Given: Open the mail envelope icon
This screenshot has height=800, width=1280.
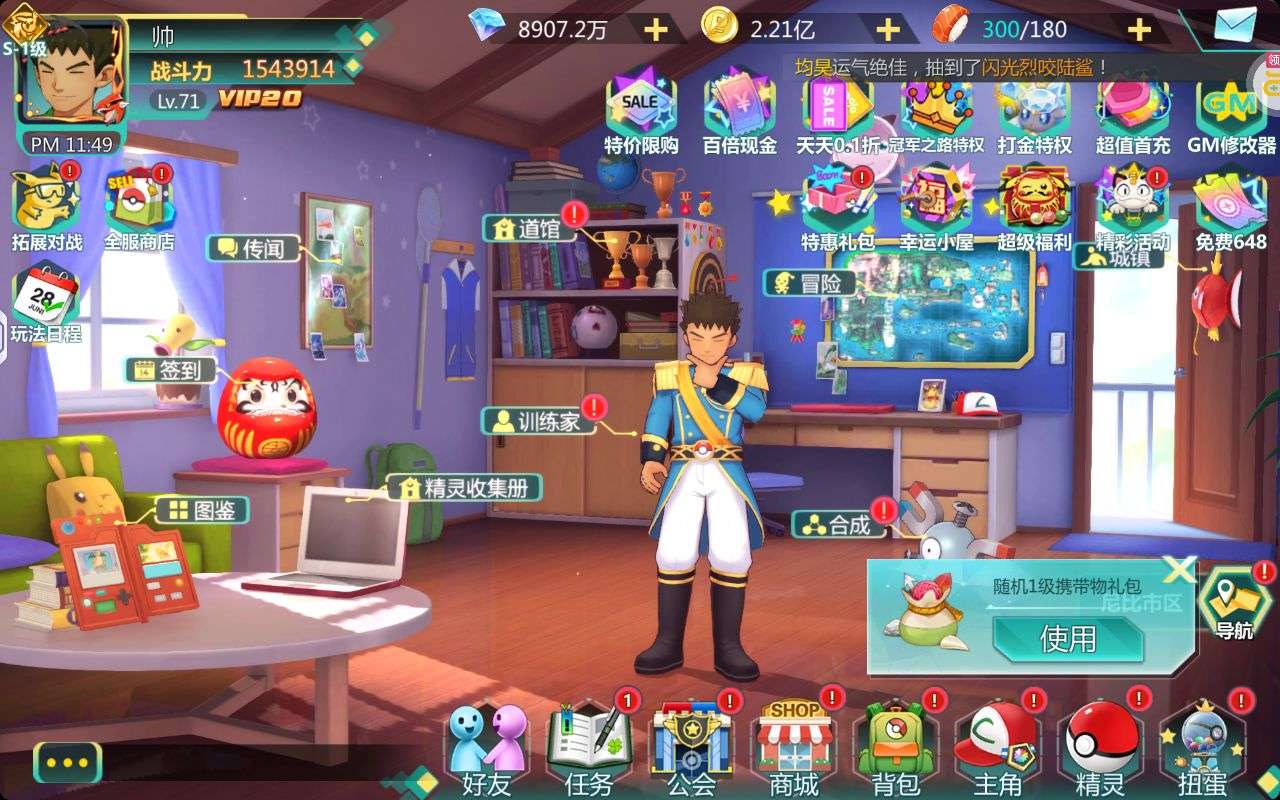Looking at the screenshot, I should pos(1235,24).
